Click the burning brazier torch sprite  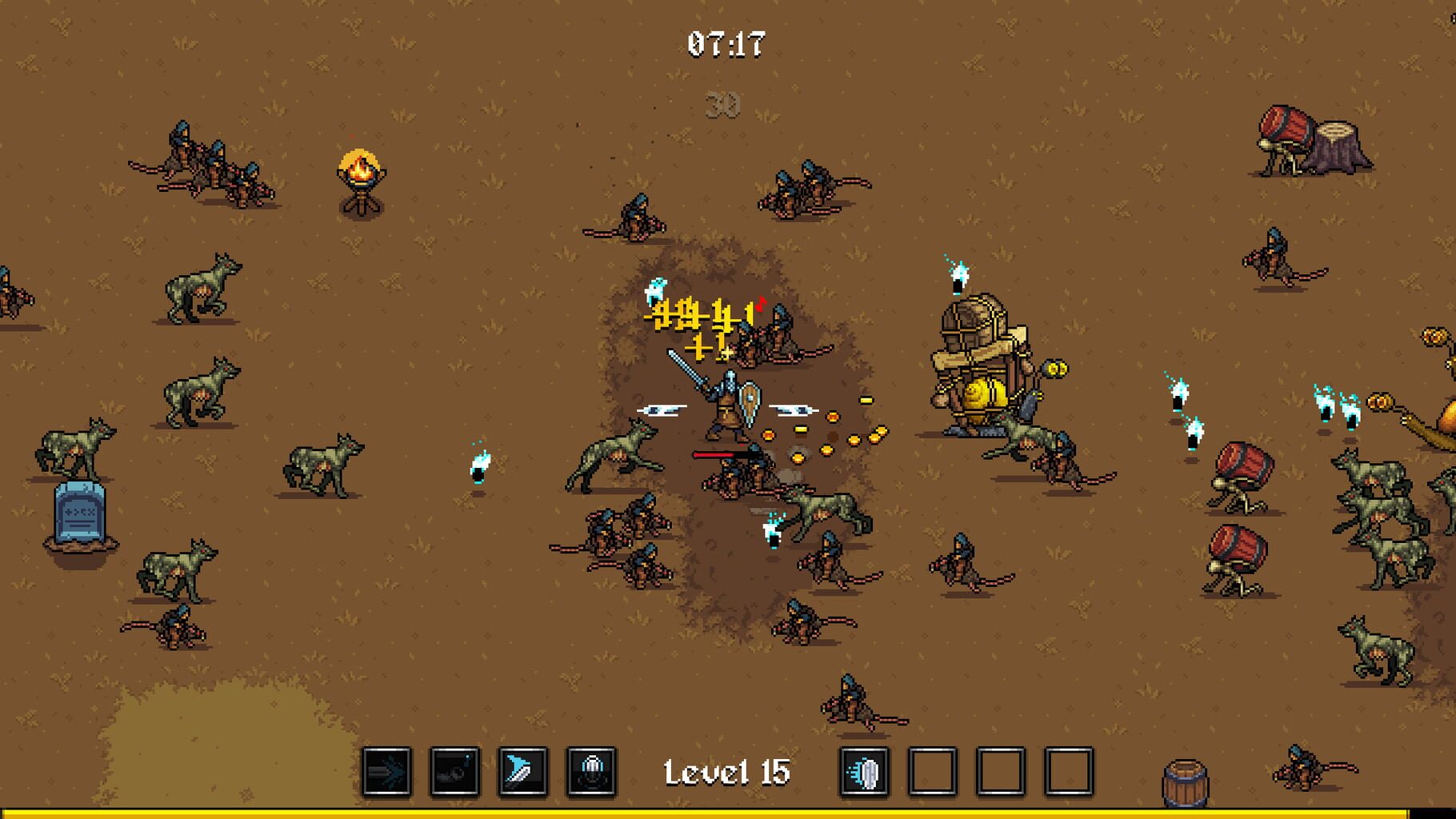pos(359,178)
